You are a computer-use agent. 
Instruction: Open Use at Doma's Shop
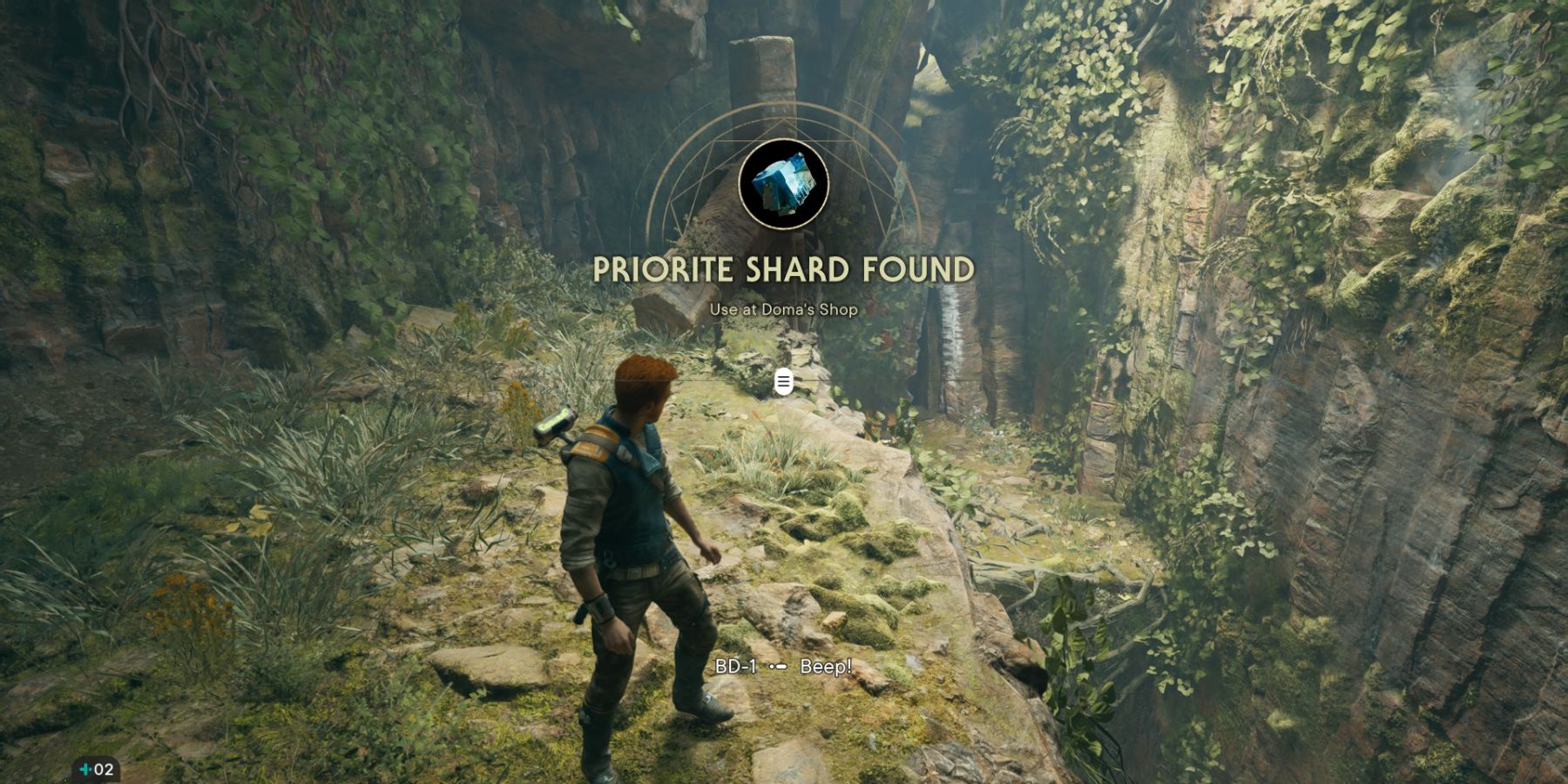coord(784,308)
